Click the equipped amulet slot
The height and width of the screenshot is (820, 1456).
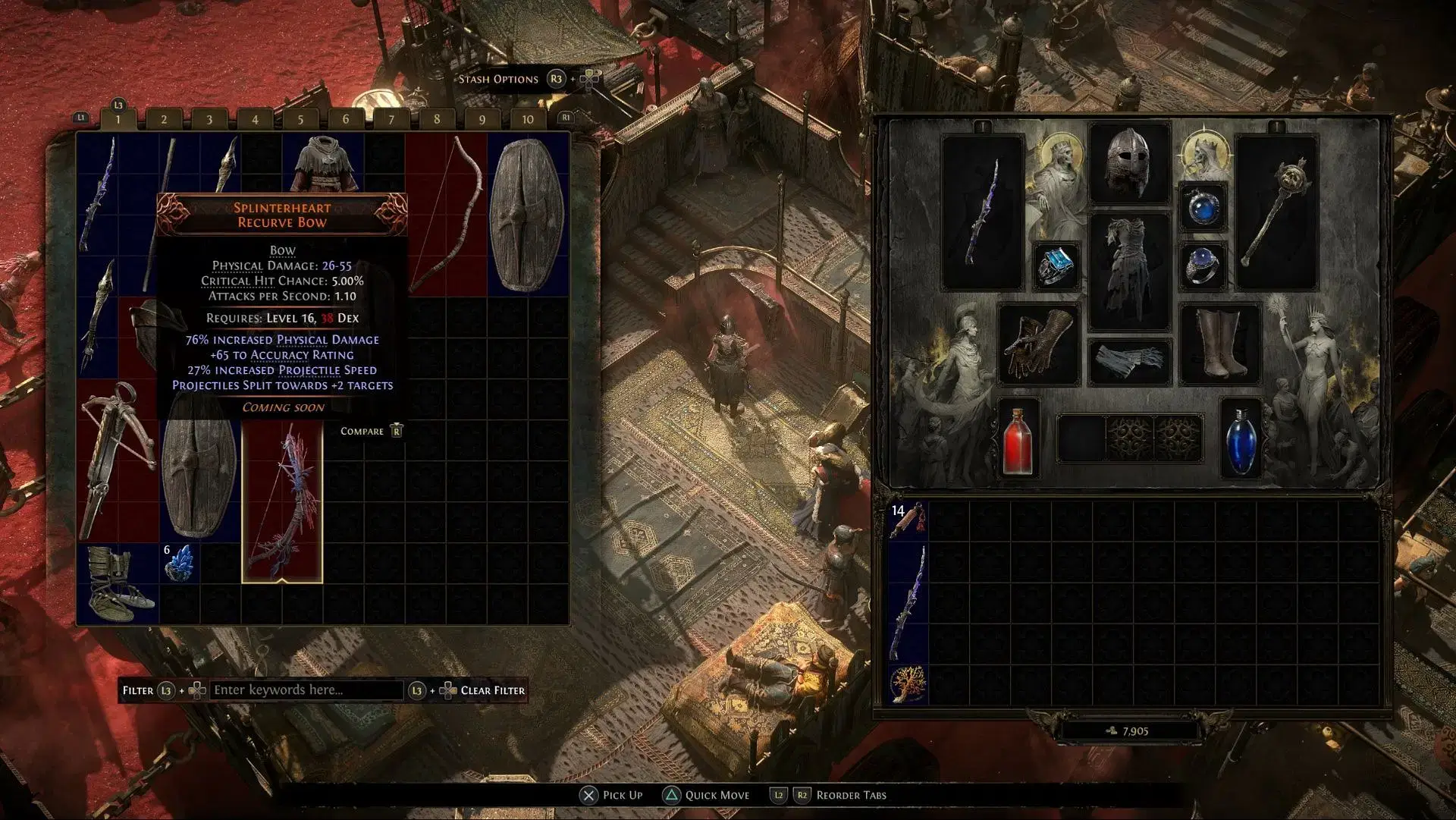(x=1203, y=206)
